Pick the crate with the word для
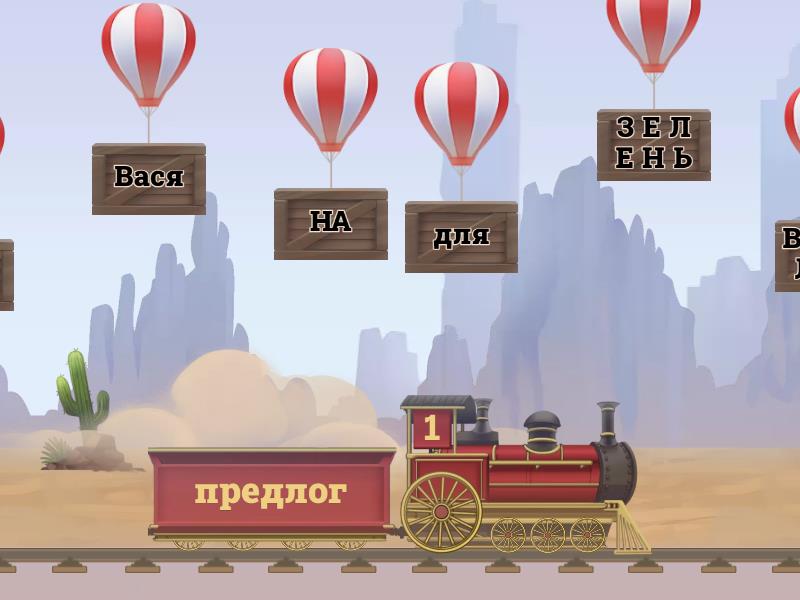 pyautogui.click(x=461, y=236)
